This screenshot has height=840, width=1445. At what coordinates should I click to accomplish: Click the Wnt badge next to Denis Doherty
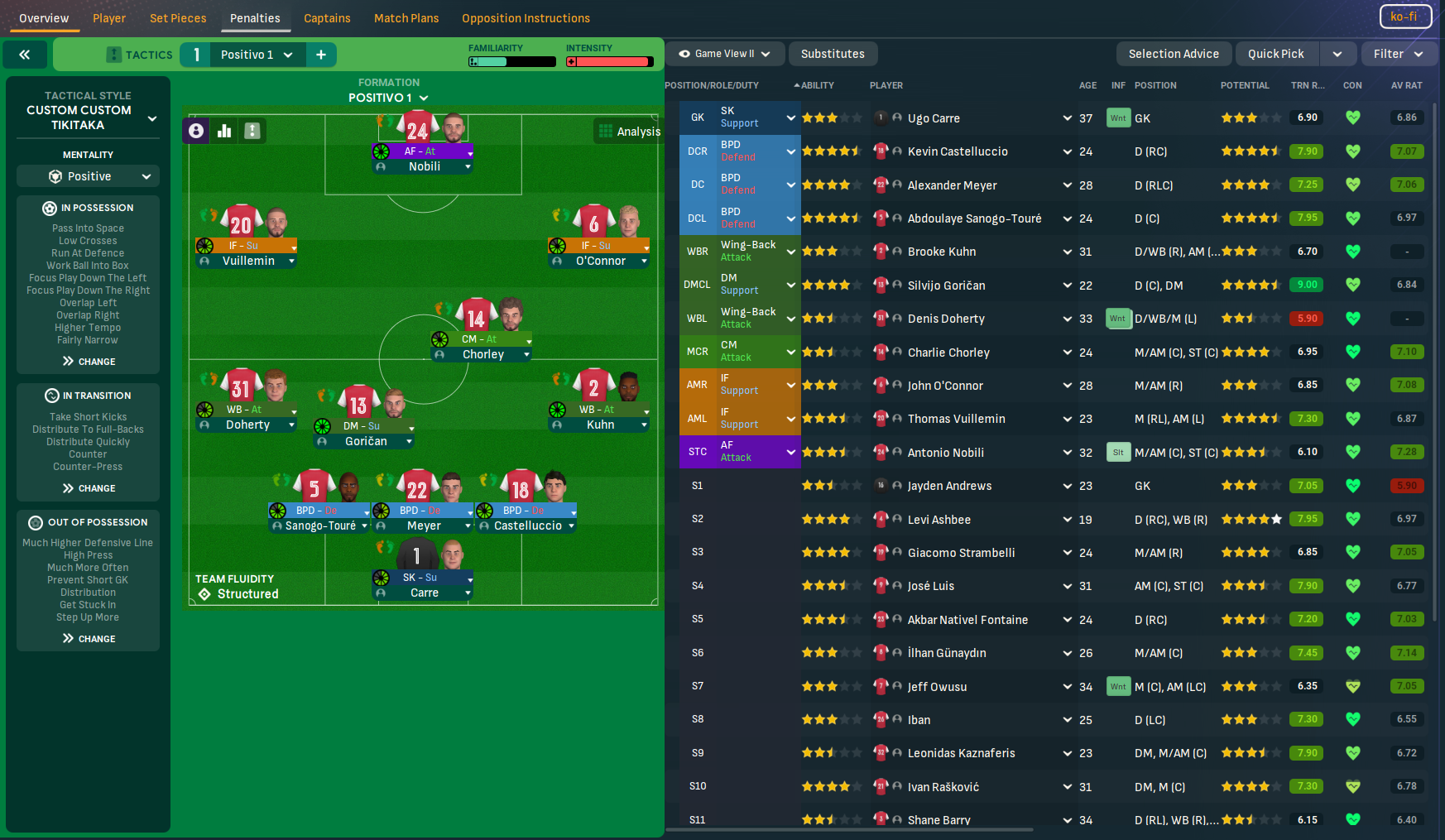pyautogui.click(x=1118, y=318)
